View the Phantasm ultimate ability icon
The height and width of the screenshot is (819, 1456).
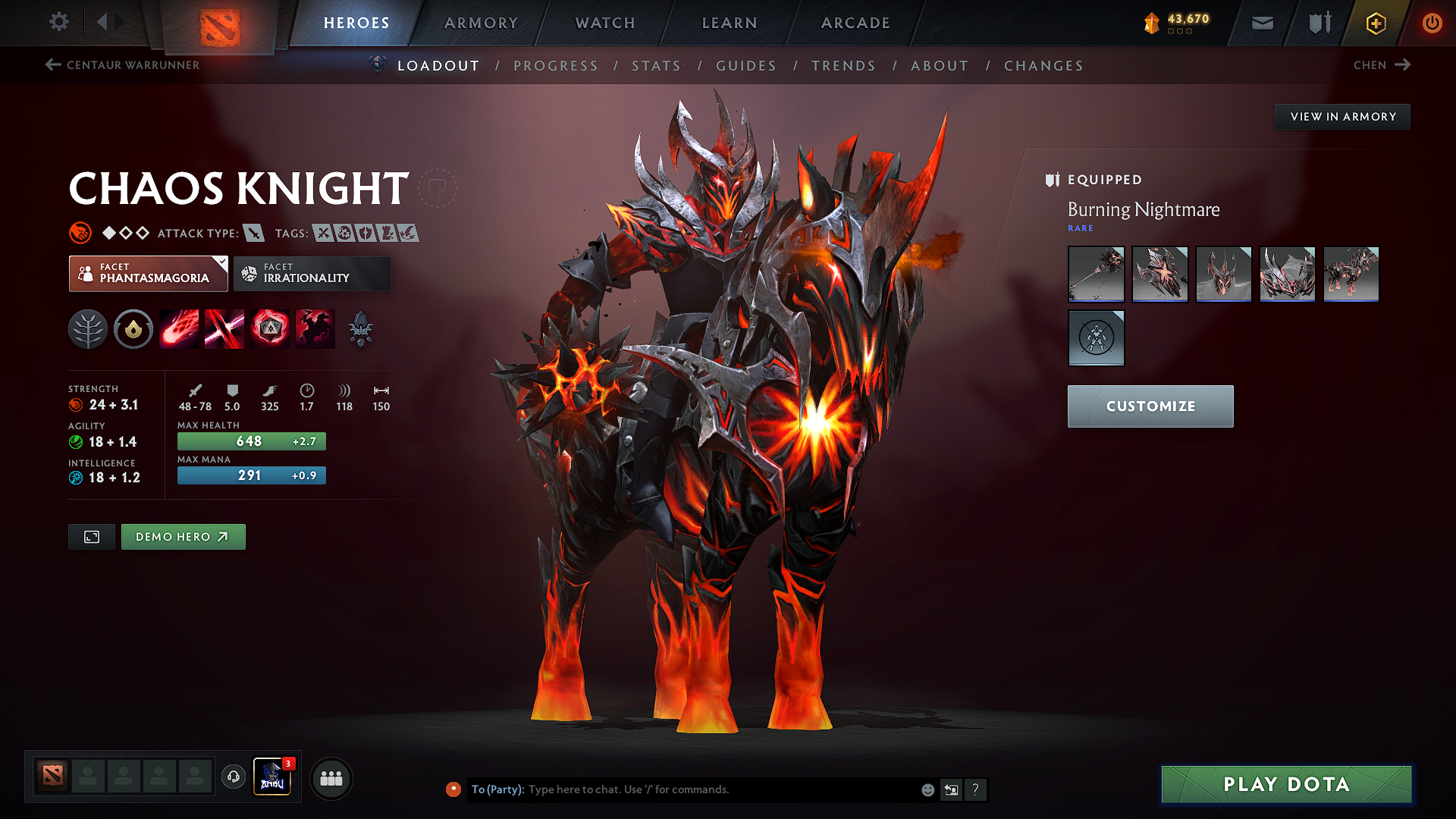click(315, 328)
